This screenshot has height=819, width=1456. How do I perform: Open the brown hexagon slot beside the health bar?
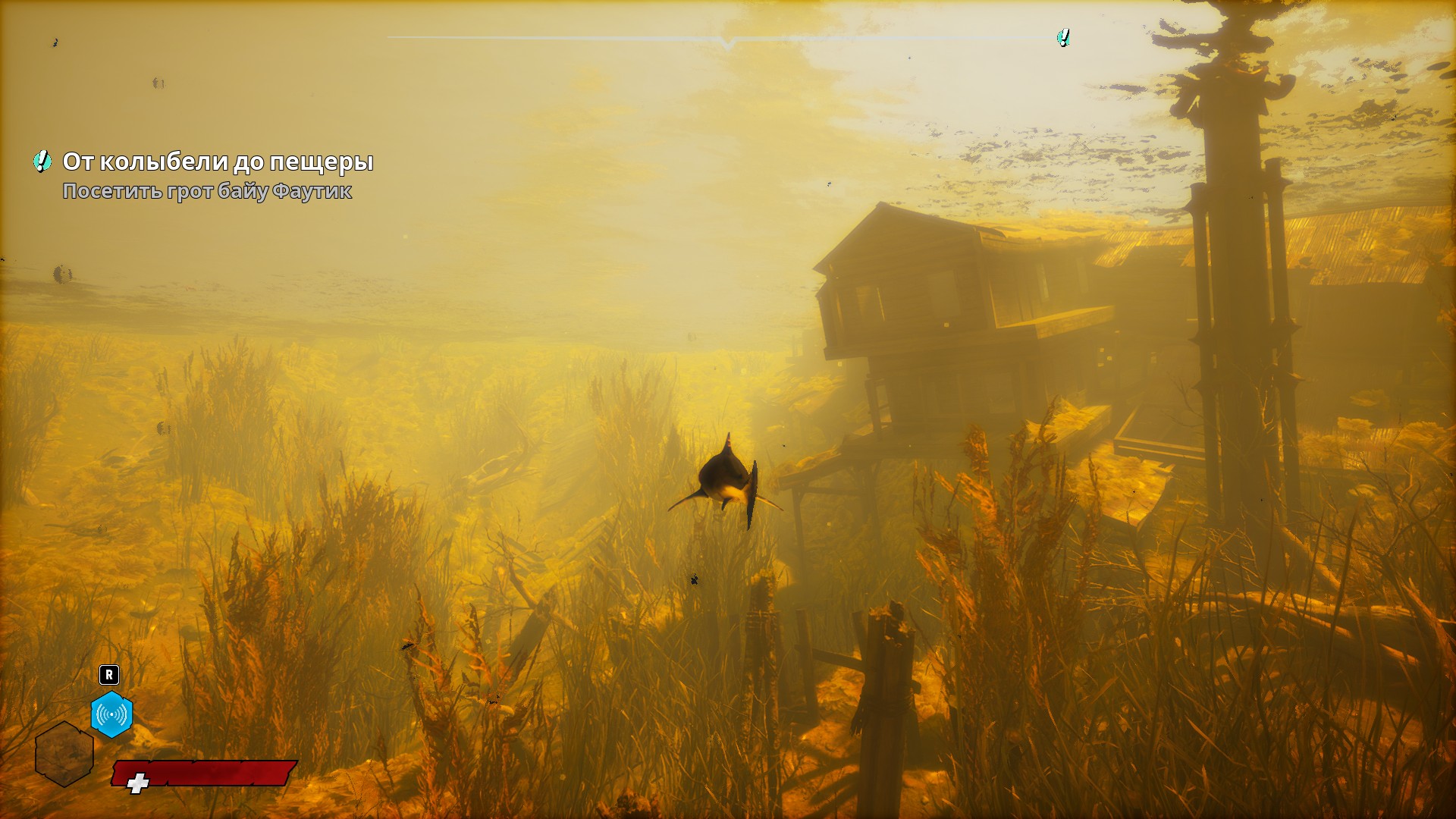[x=64, y=753]
